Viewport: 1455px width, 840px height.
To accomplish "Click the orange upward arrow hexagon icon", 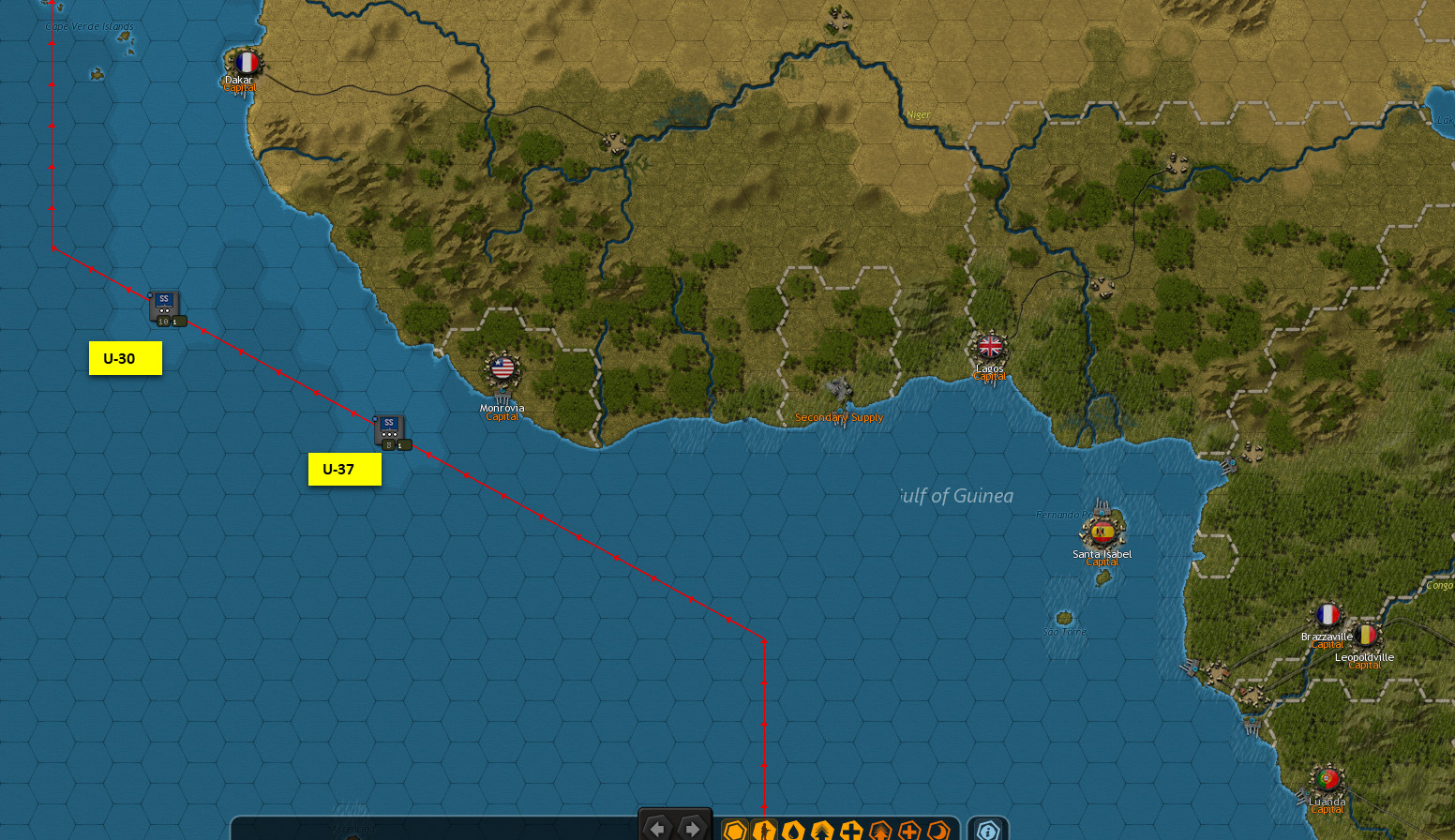I will point(879,830).
